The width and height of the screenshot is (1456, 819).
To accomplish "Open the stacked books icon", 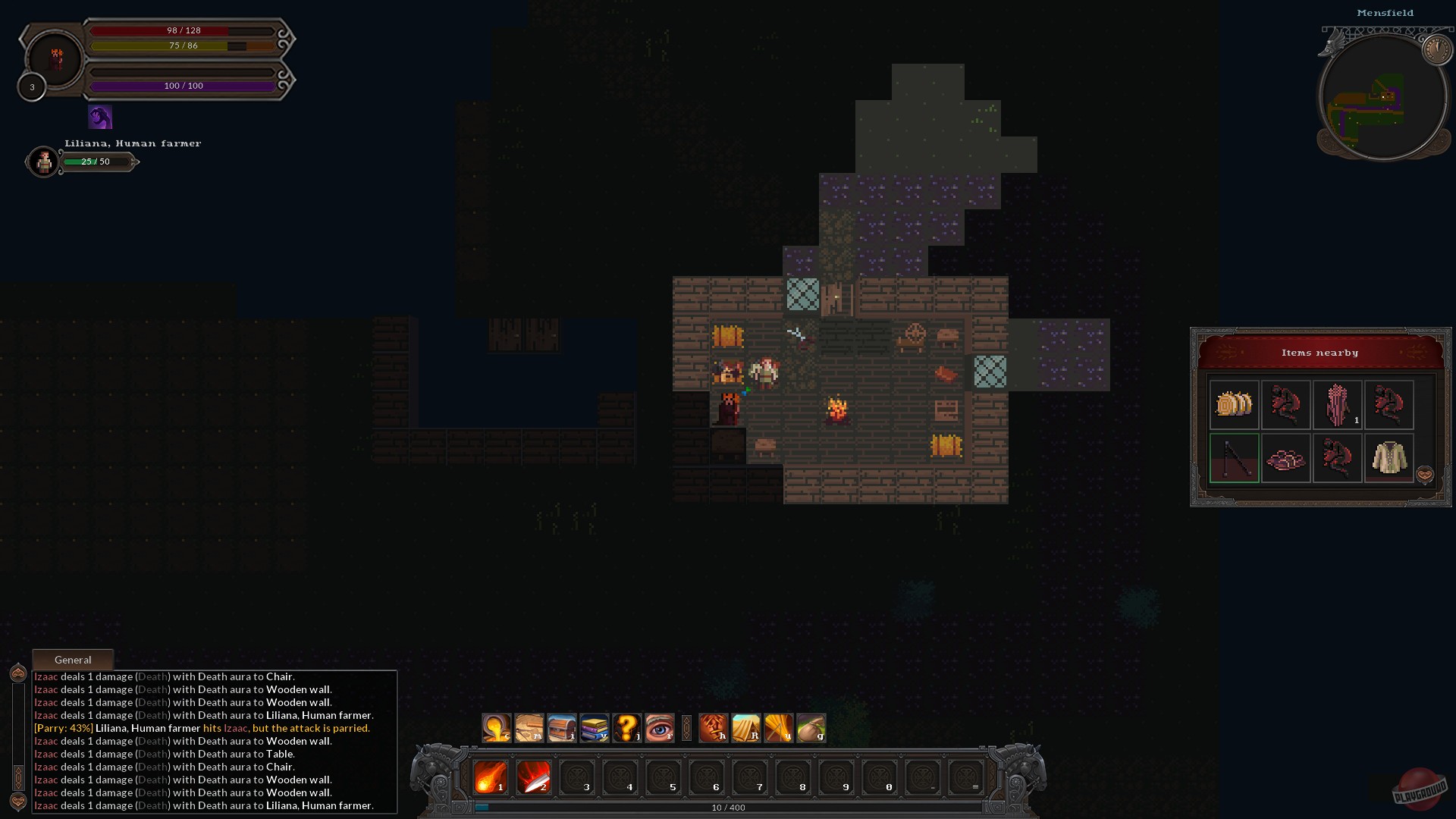I will [595, 728].
